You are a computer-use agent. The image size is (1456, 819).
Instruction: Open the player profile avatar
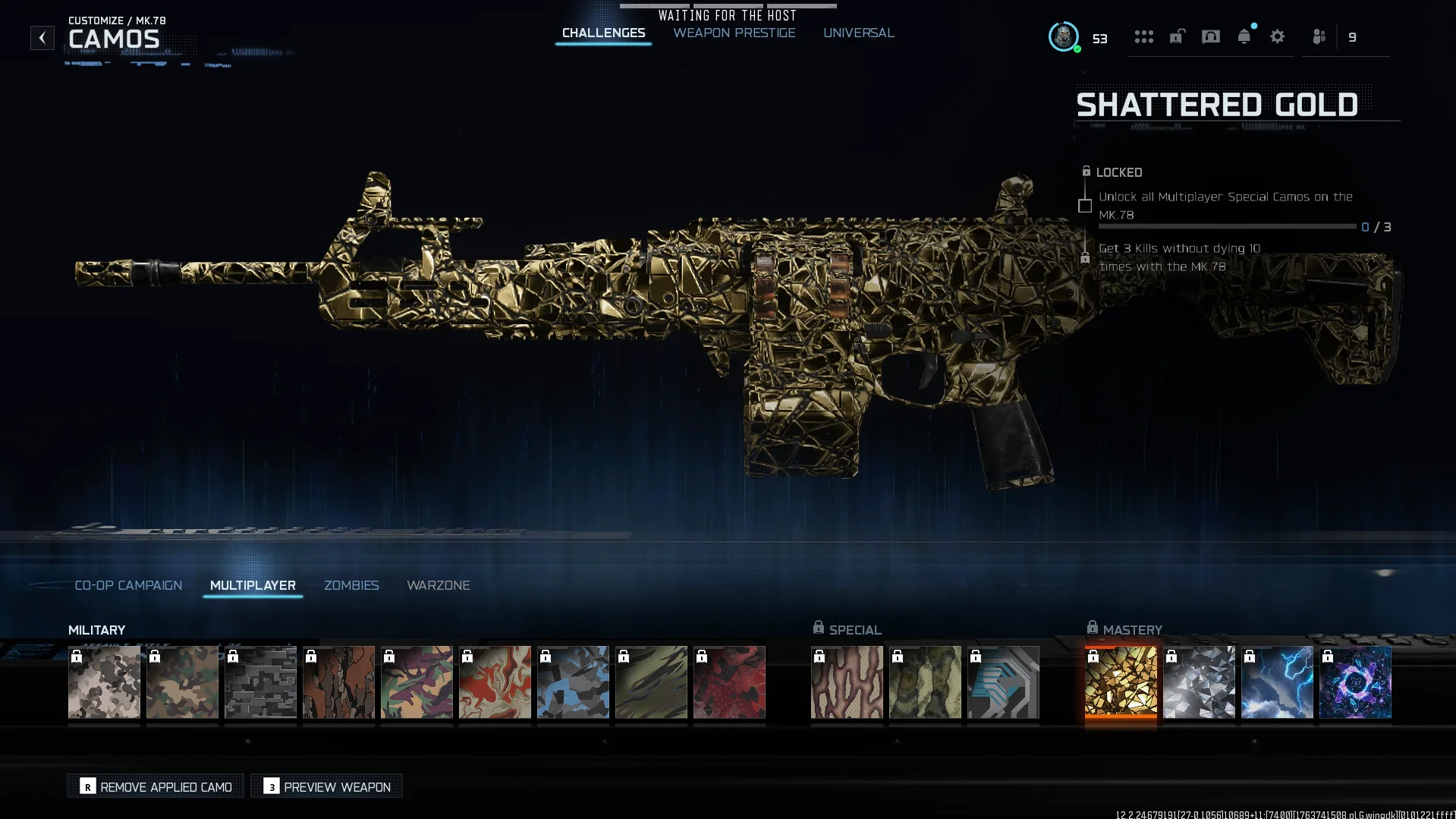pyautogui.click(x=1064, y=36)
